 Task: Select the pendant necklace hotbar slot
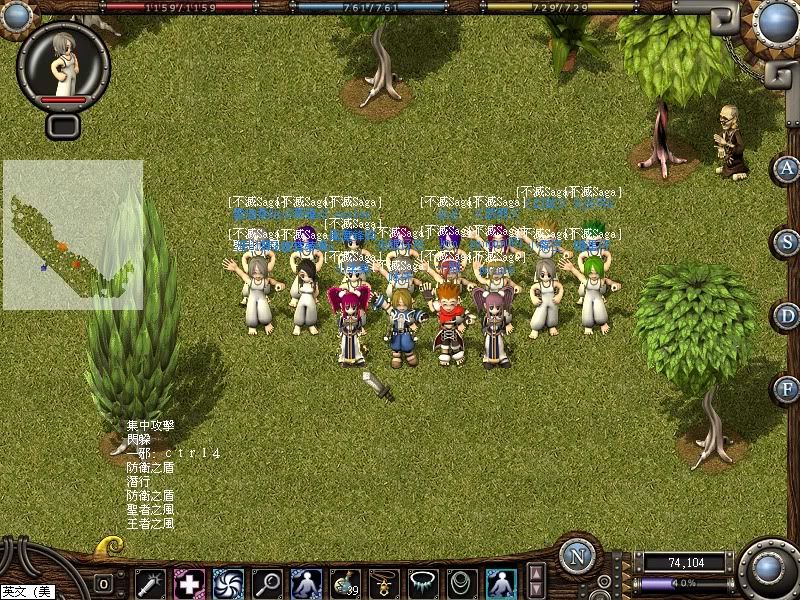384,583
